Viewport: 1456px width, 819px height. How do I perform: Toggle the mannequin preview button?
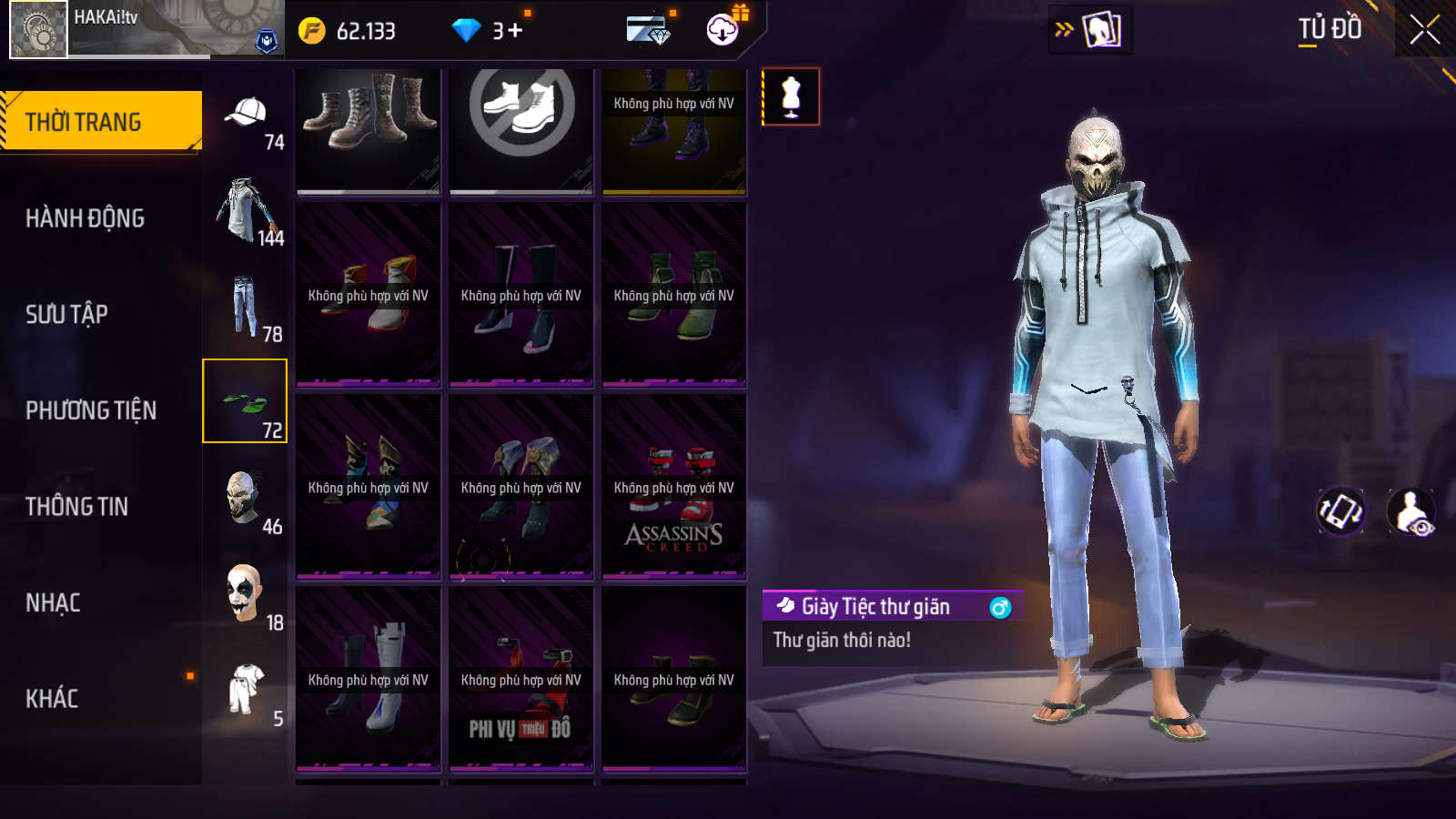coord(791,96)
